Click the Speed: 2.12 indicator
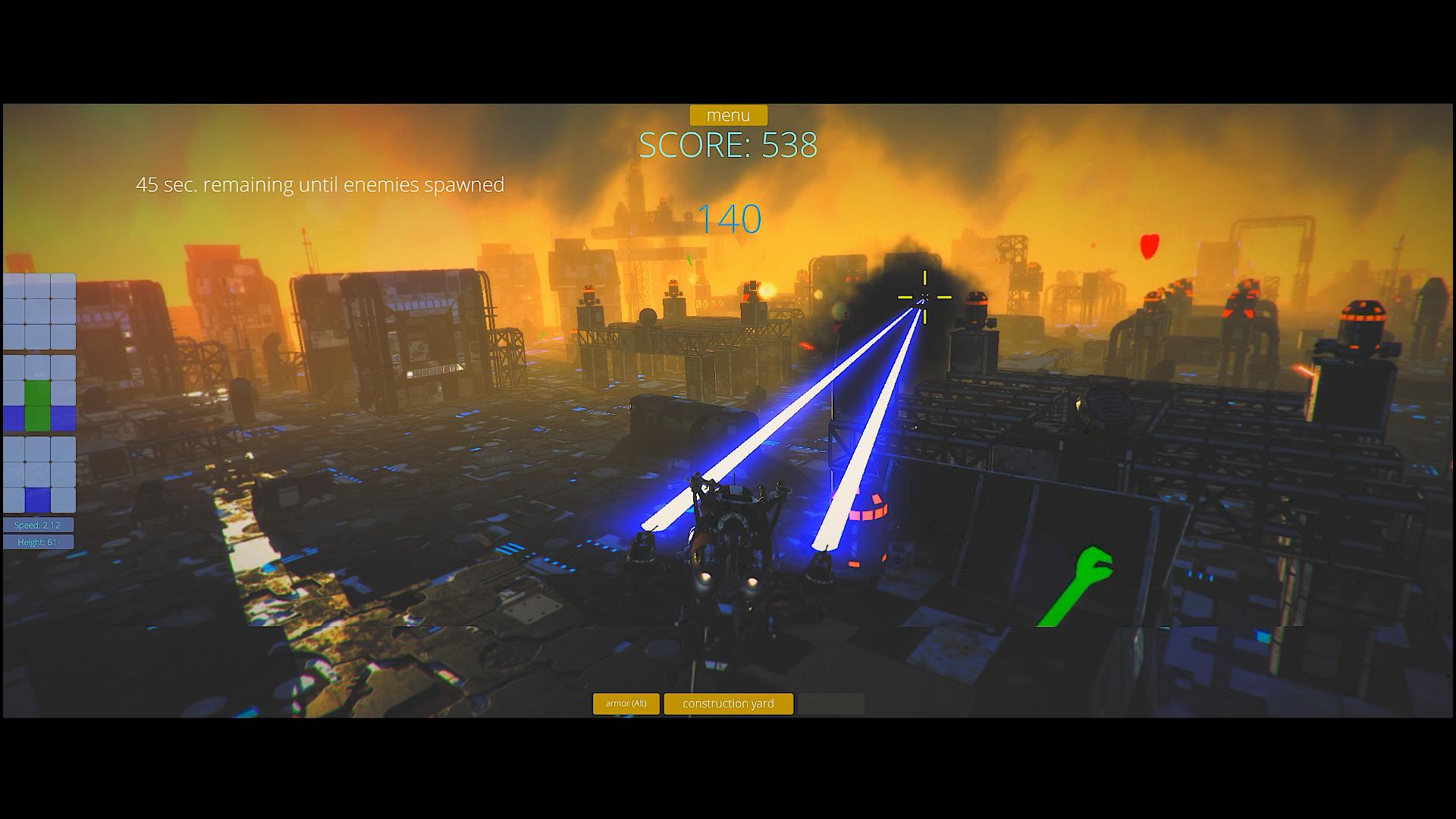The height and width of the screenshot is (819, 1456). (x=37, y=524)
